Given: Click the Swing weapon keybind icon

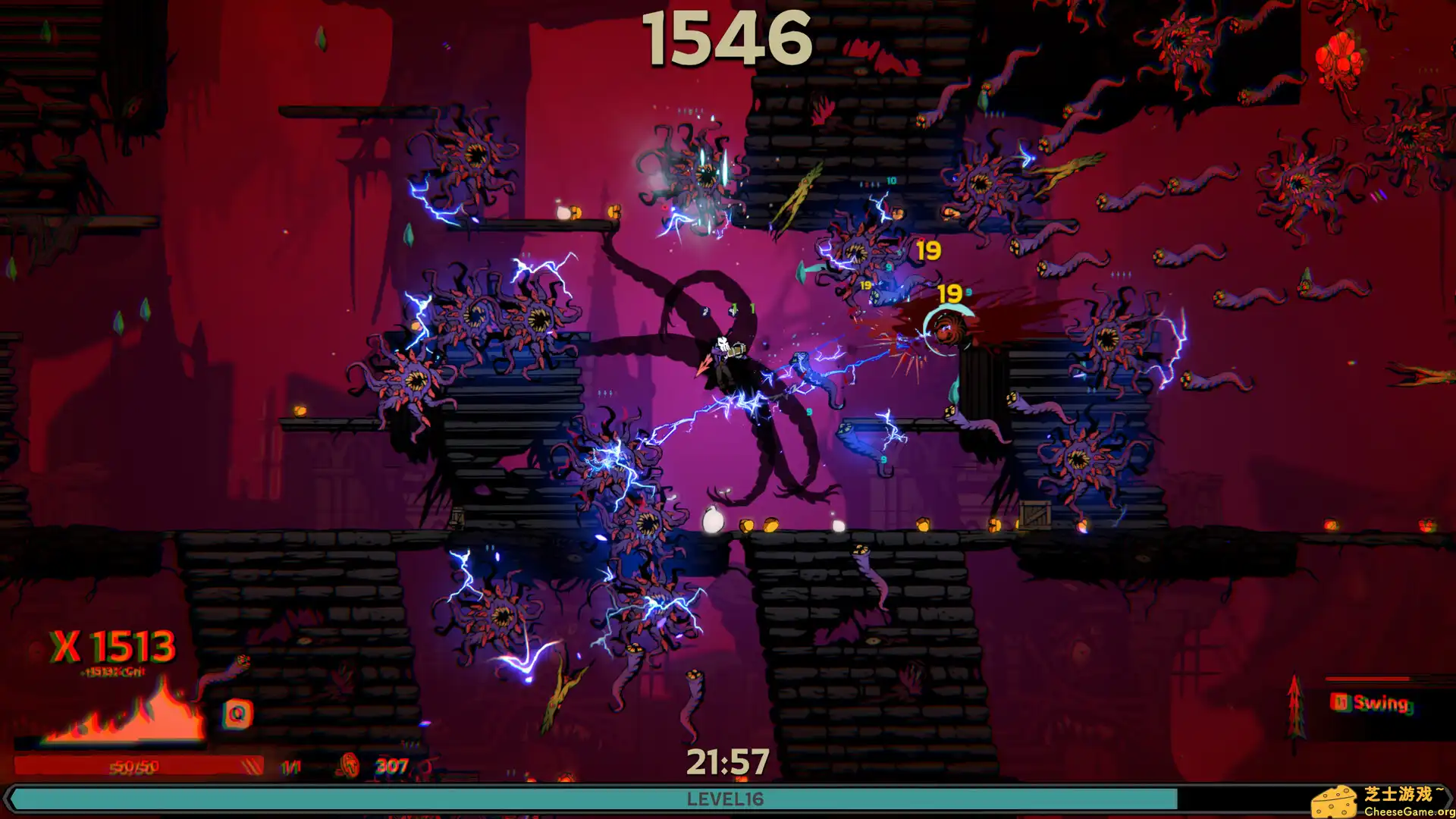Looking at the screenshot, I should 1341,703.
